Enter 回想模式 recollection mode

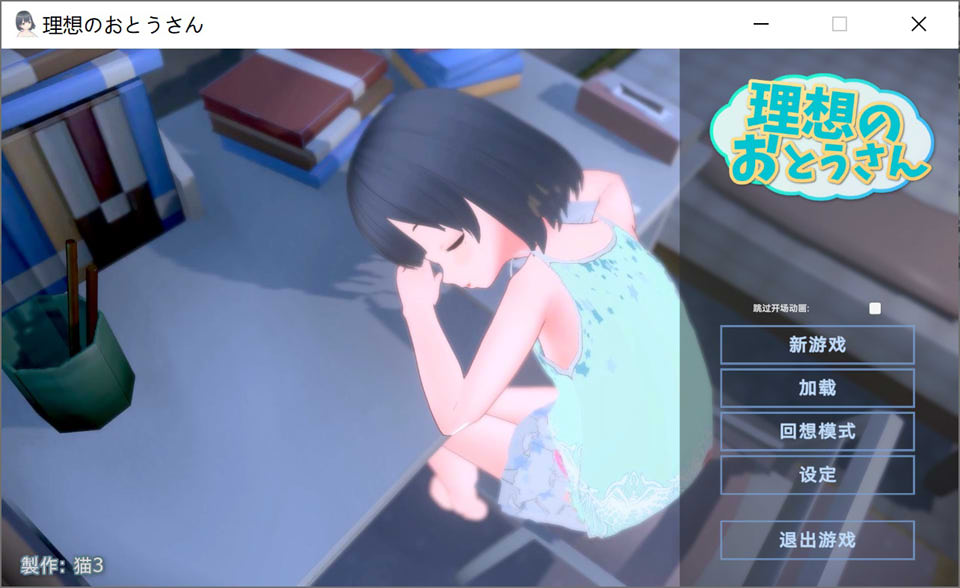pos(817,432)
